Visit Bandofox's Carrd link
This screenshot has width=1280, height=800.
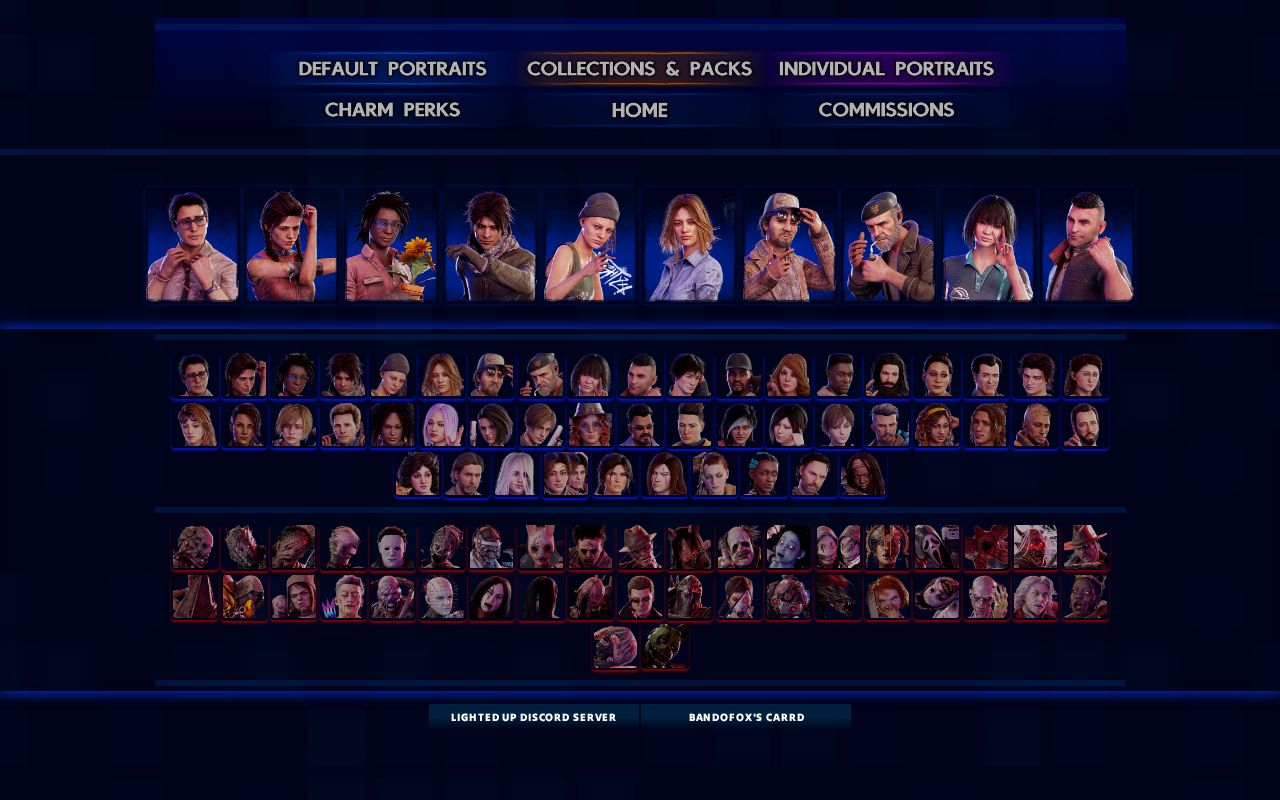coord(746,717)
